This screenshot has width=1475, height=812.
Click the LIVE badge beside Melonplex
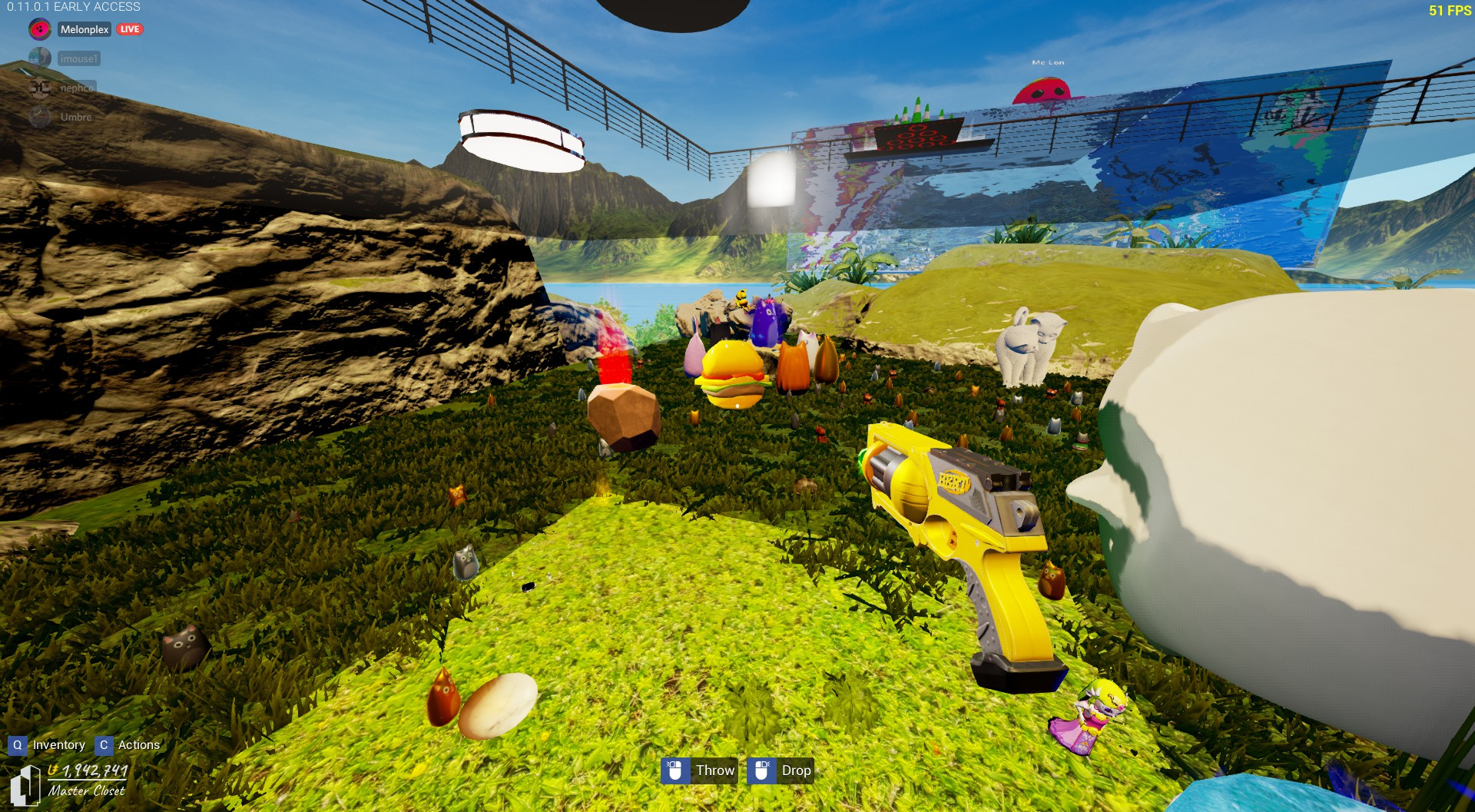point(130,29)
